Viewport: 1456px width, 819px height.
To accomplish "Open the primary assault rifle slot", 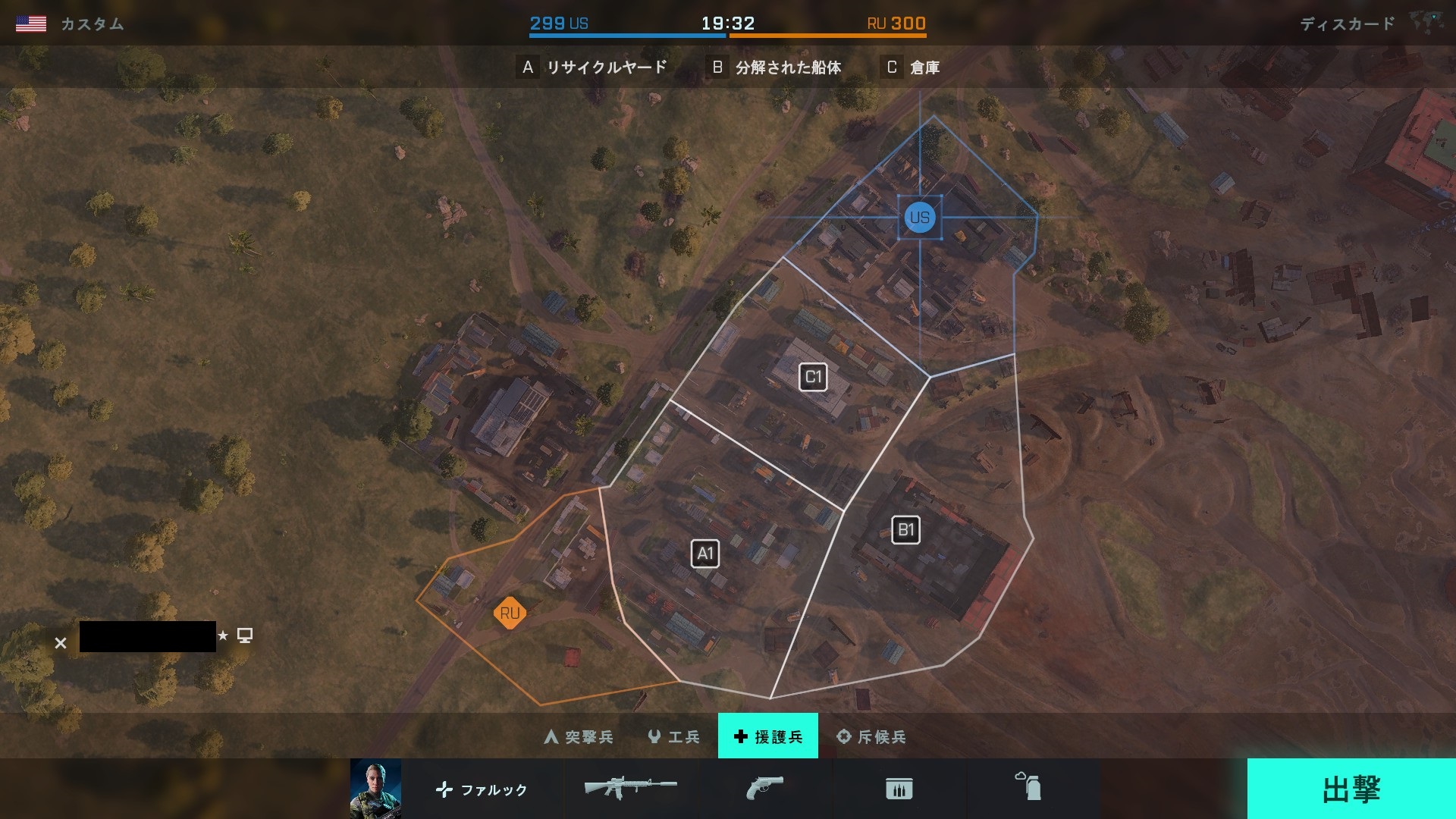I will [630, 788].
